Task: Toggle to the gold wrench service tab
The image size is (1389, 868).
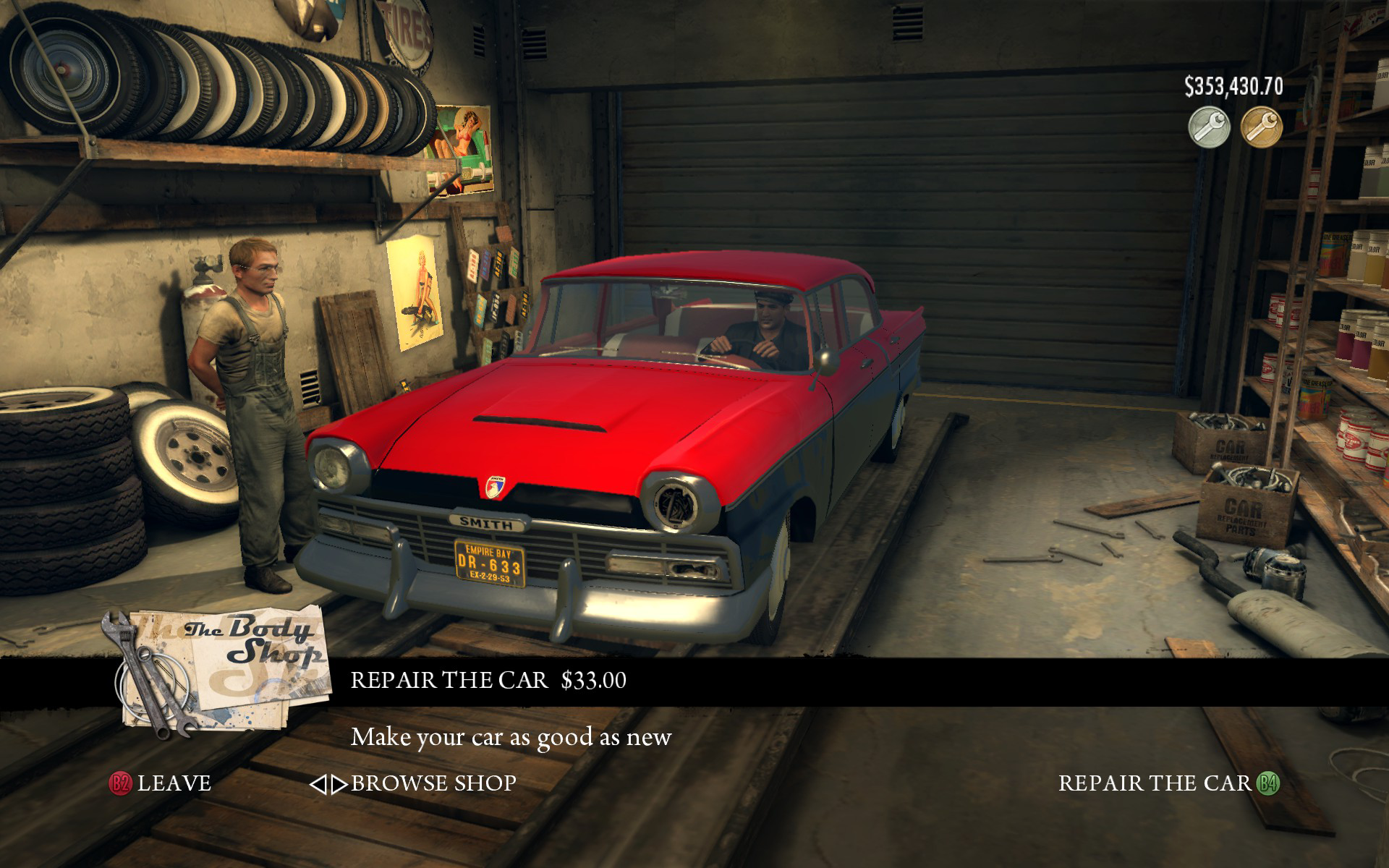Action: point(1260,127)
